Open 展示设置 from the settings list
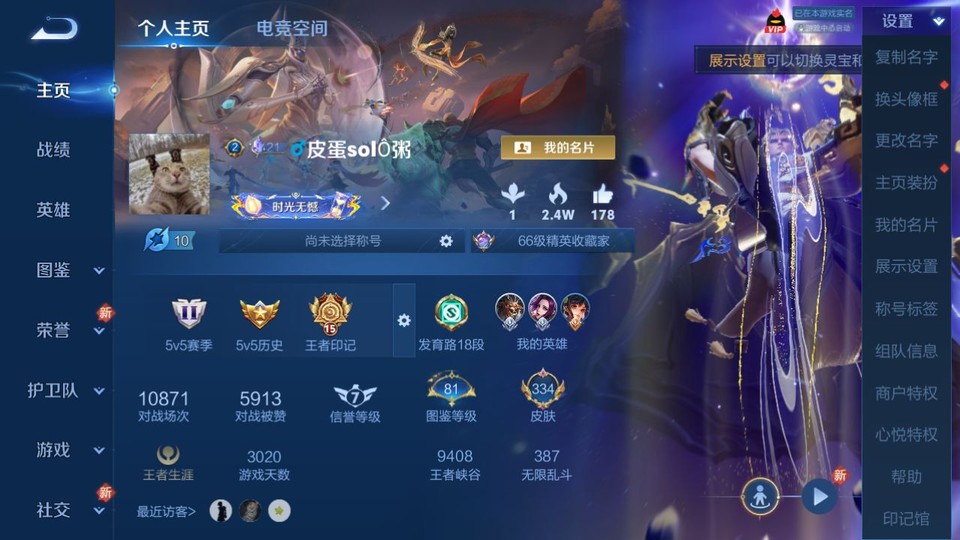Image resolution: width=960 pixels, height=540 pixels. pos(906,267)
